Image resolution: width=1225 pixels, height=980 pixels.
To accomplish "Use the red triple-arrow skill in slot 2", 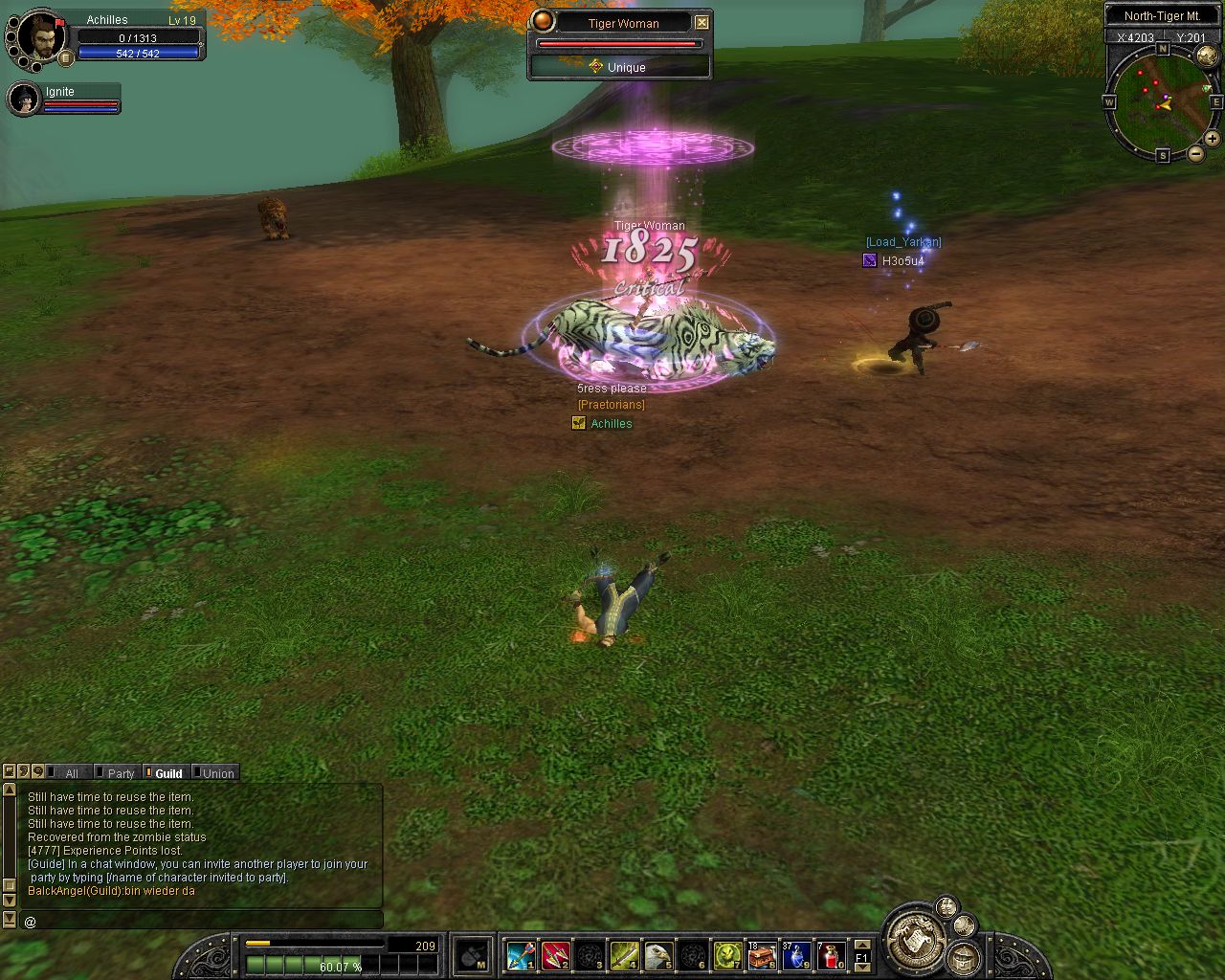I will click(555, 955).
